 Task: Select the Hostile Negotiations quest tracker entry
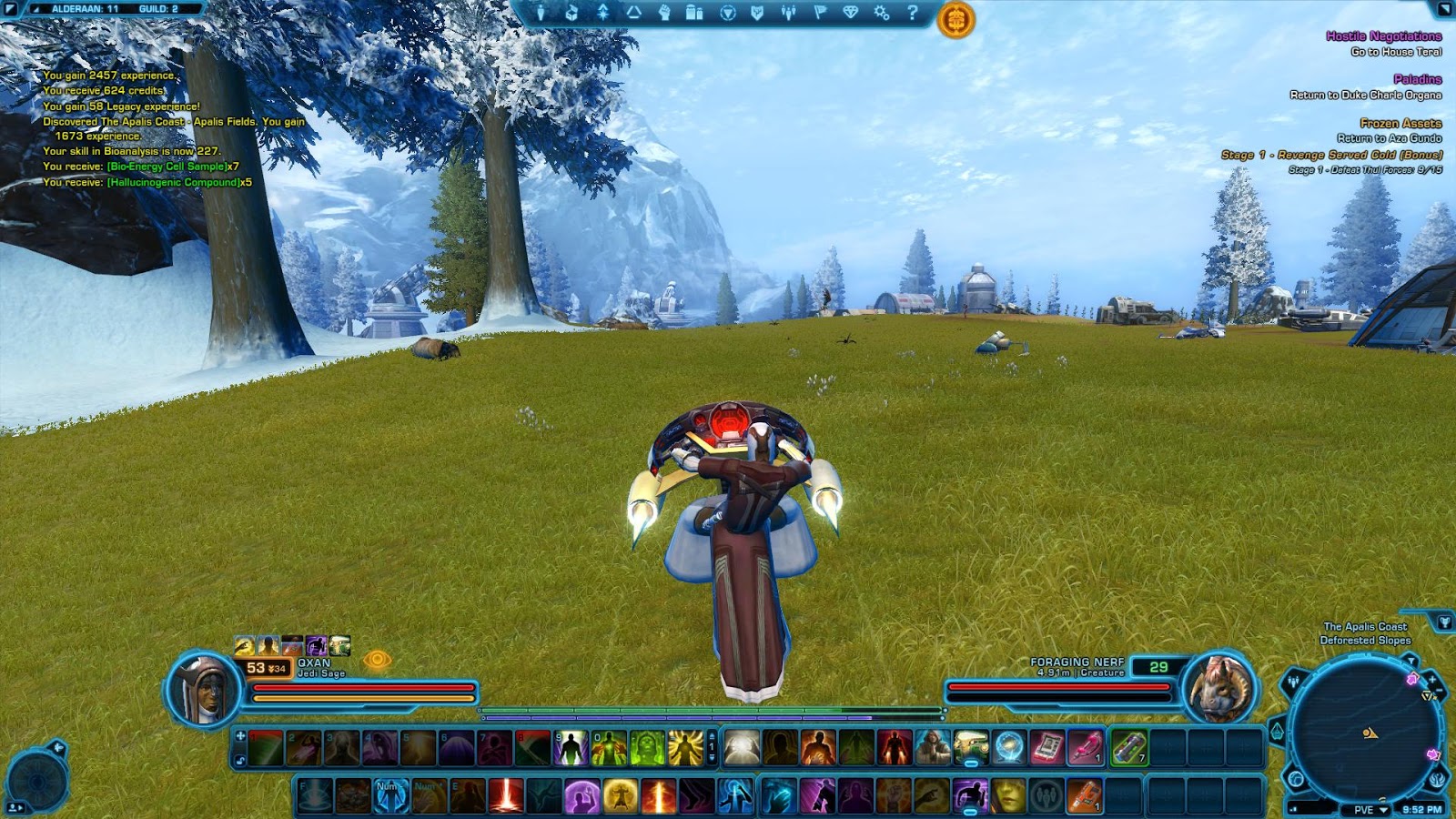pyautogui.click(x=1383, y=36)
